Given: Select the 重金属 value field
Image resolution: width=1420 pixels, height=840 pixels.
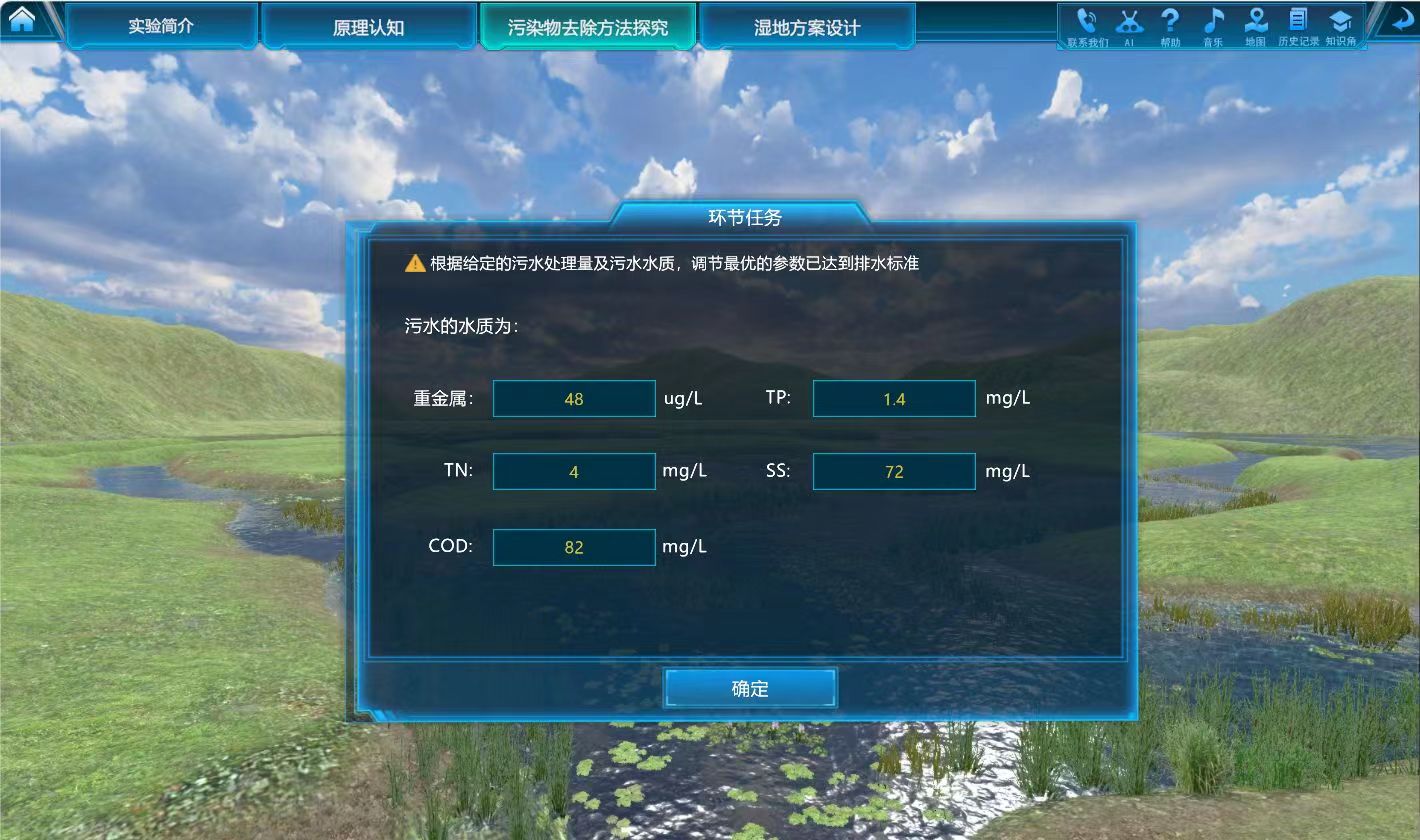Looking at the screenshot, I should [574, 399].
